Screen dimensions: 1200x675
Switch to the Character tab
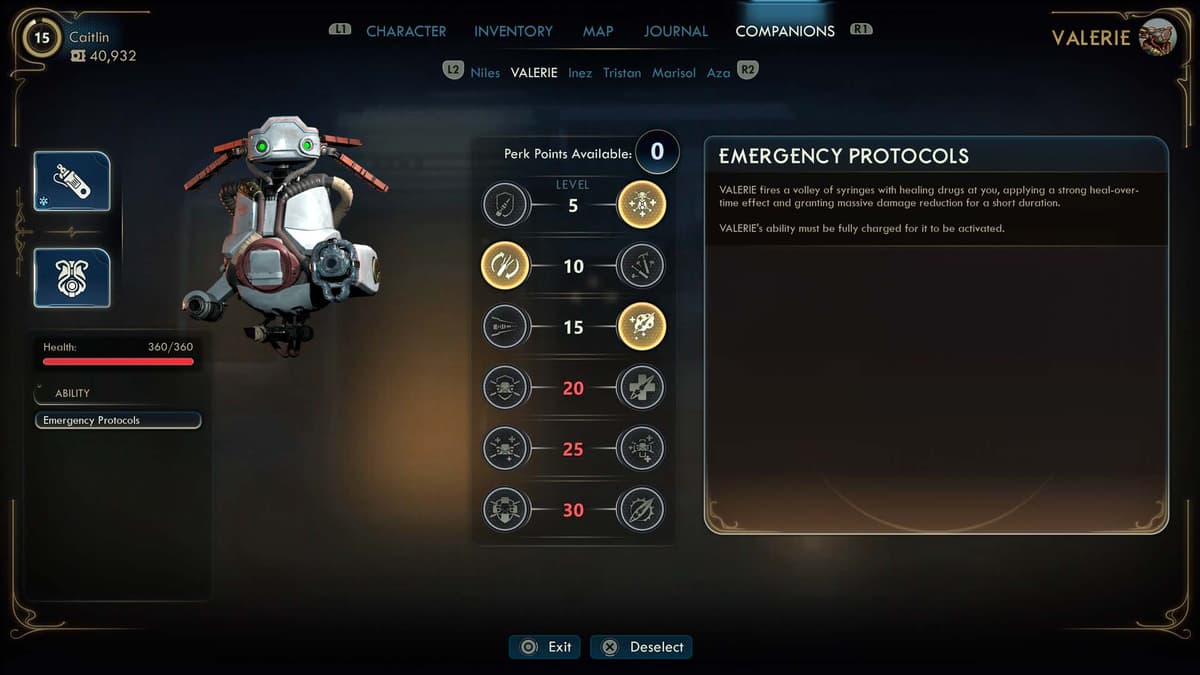click(406, 31)
